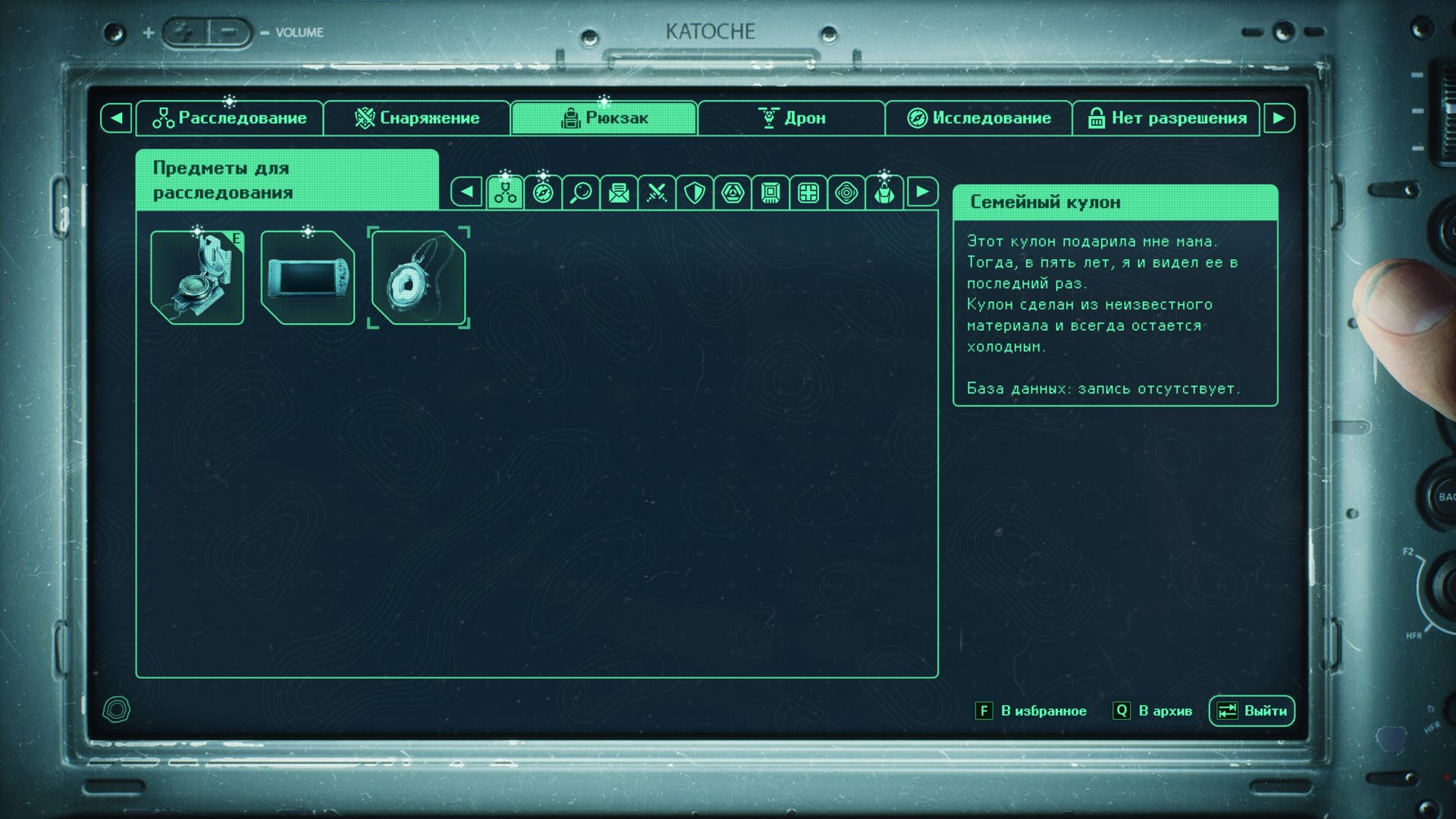
Task: Click the left arrow to scroll categories
Action: click(467, 193)
